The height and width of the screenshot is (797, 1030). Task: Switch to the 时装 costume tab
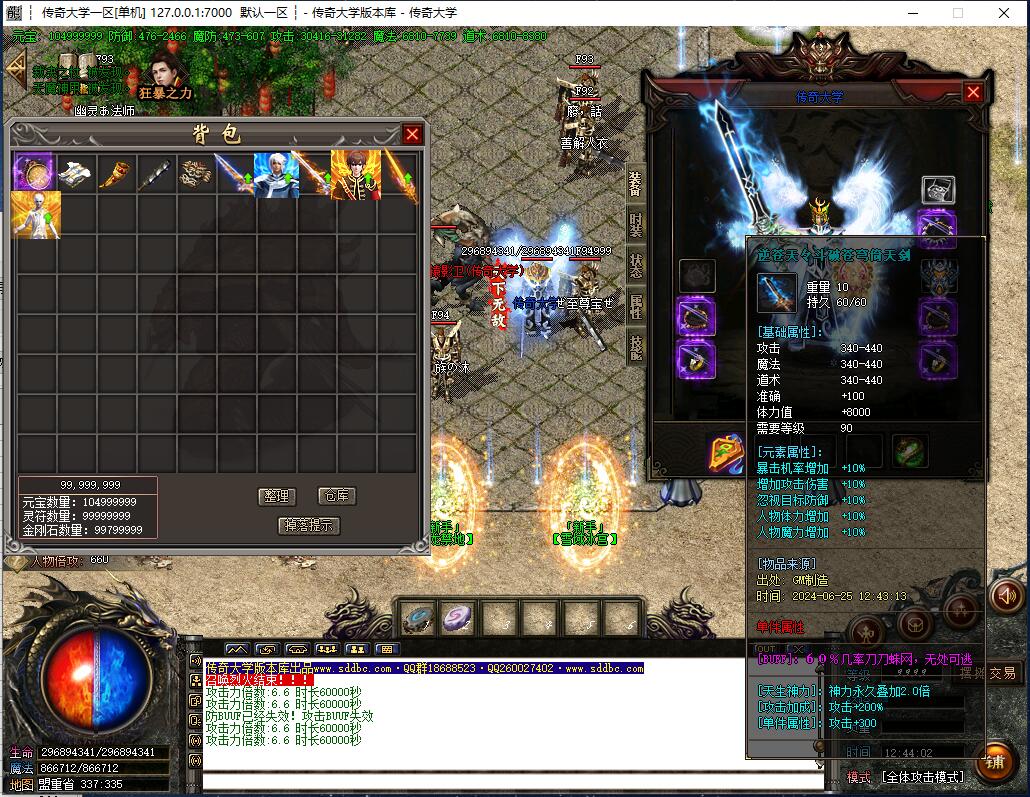click(636, 225)
